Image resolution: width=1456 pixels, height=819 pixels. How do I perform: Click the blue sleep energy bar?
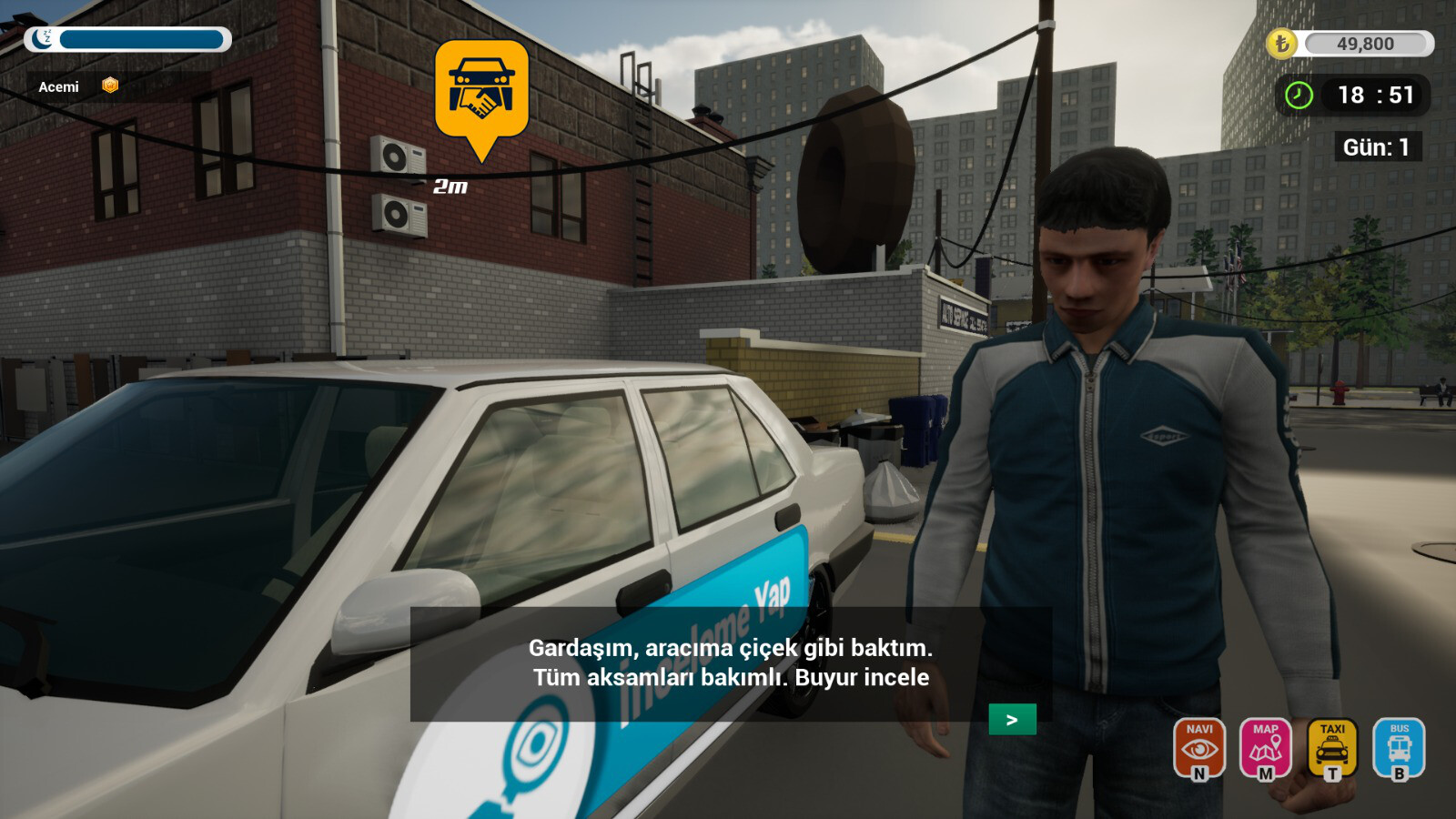[x=141, y=39]
